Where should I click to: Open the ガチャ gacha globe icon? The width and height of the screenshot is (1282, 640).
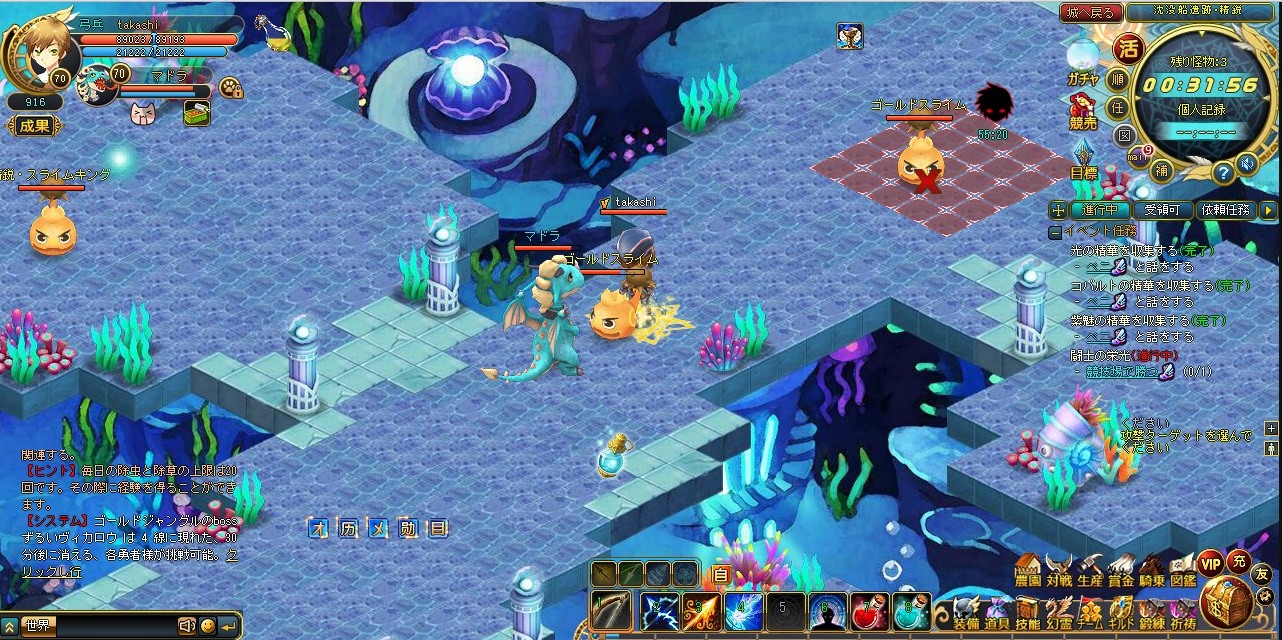[x=1082, y=60]
